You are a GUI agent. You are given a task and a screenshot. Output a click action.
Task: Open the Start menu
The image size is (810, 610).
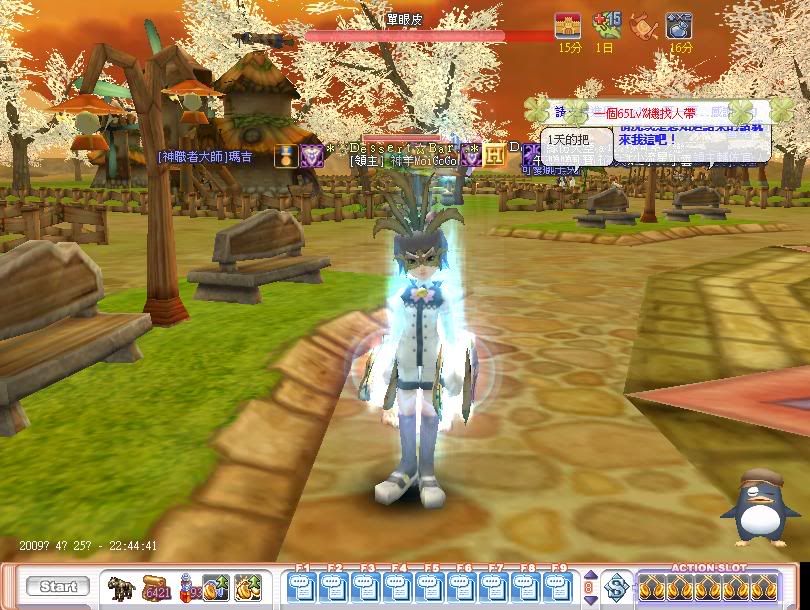pyautogui.click(x=57, y=587)
